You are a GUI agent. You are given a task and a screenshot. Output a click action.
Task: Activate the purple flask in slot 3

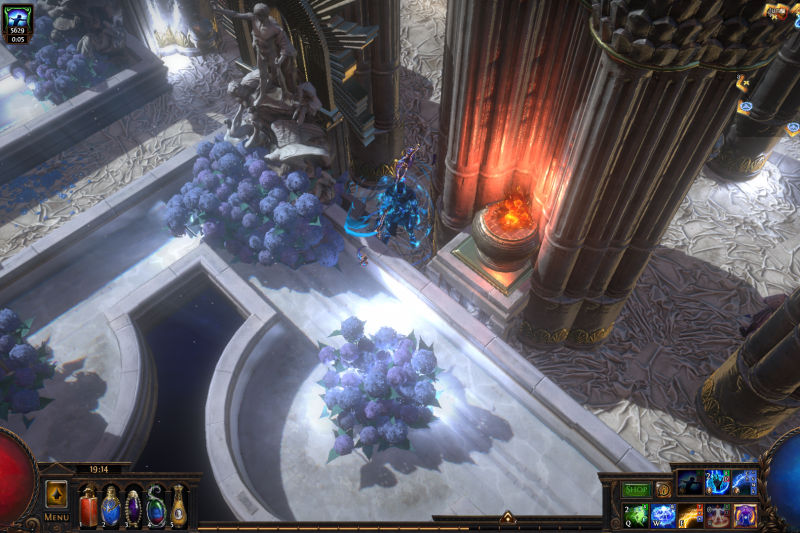(x=133, y=506)
